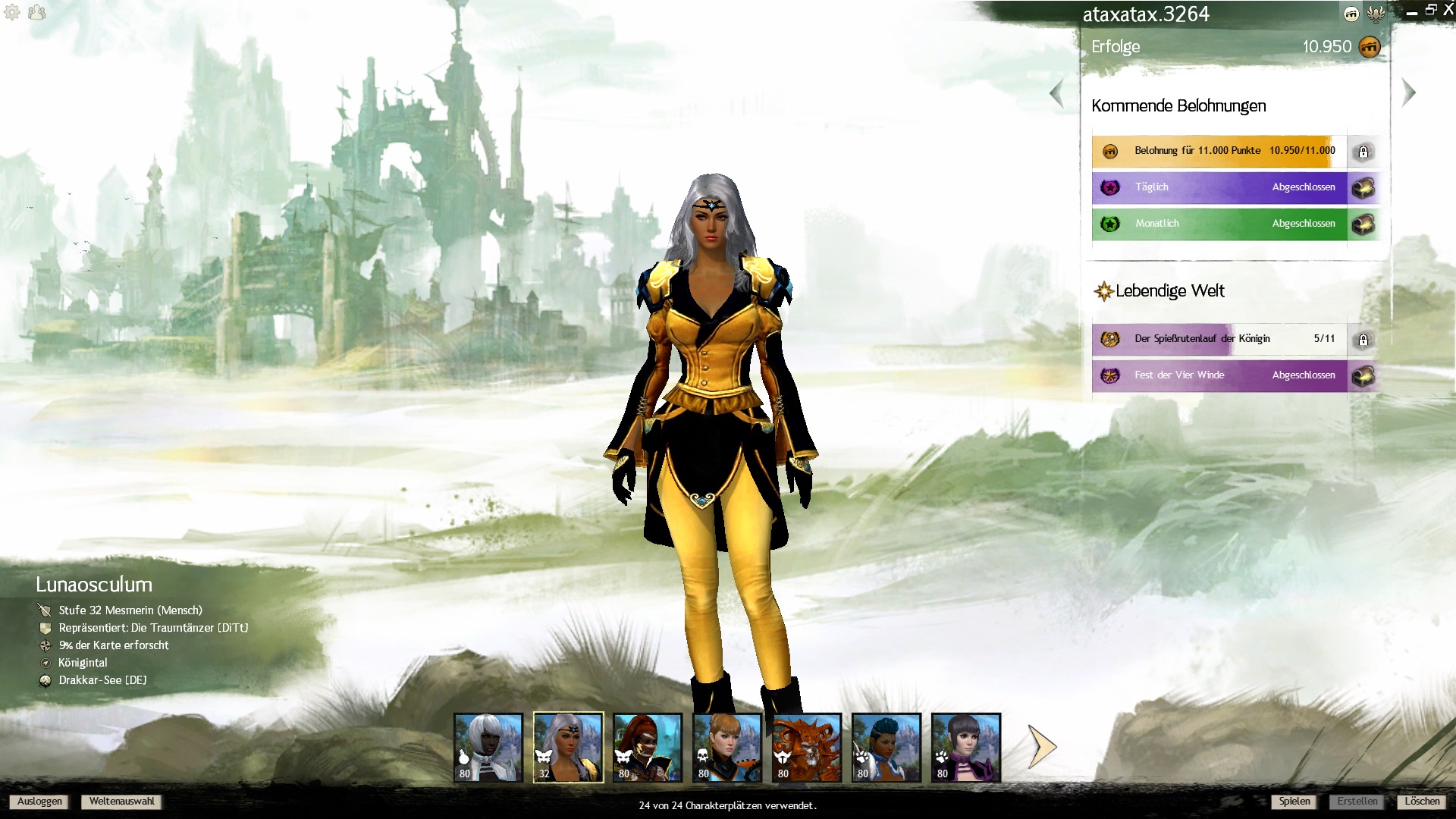The width and height of the screenshot is (1456, 819).
Task: Go to previous achievement panel page
Action: 1056,94
